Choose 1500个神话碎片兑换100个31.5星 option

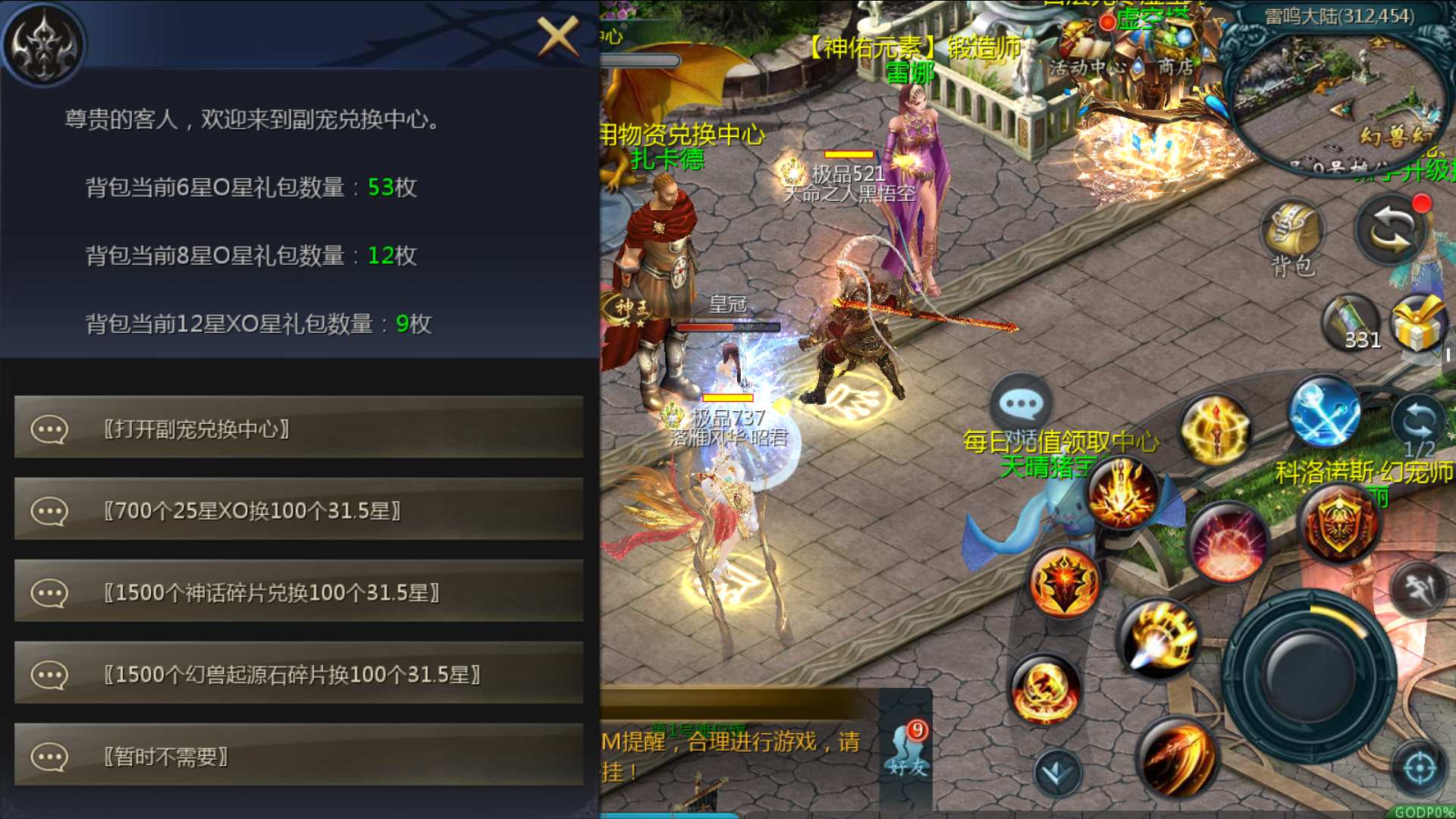click(x=299, y=593)
